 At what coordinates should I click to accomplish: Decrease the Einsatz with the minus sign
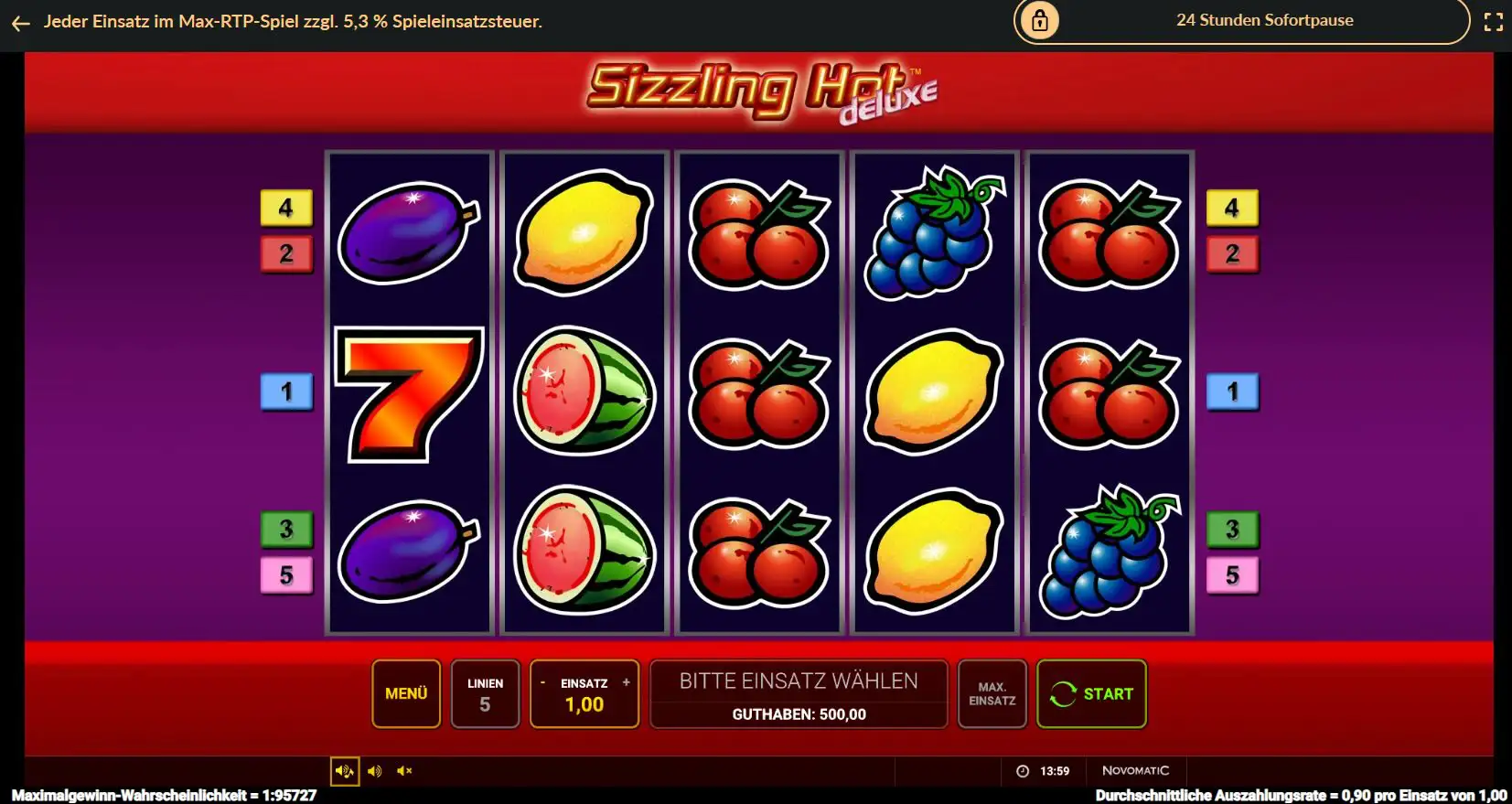[x=543, y=681]
